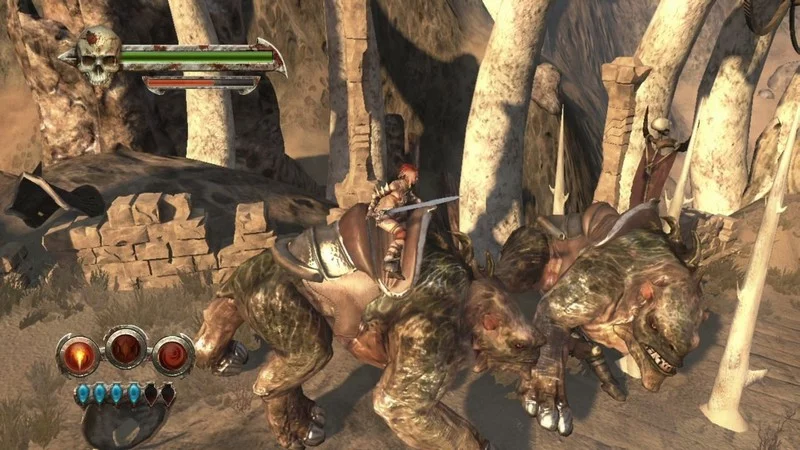Viewport: 800px width, 450px height.
Task: Activate the flame ability orb
Action: (x=77, y=354)
